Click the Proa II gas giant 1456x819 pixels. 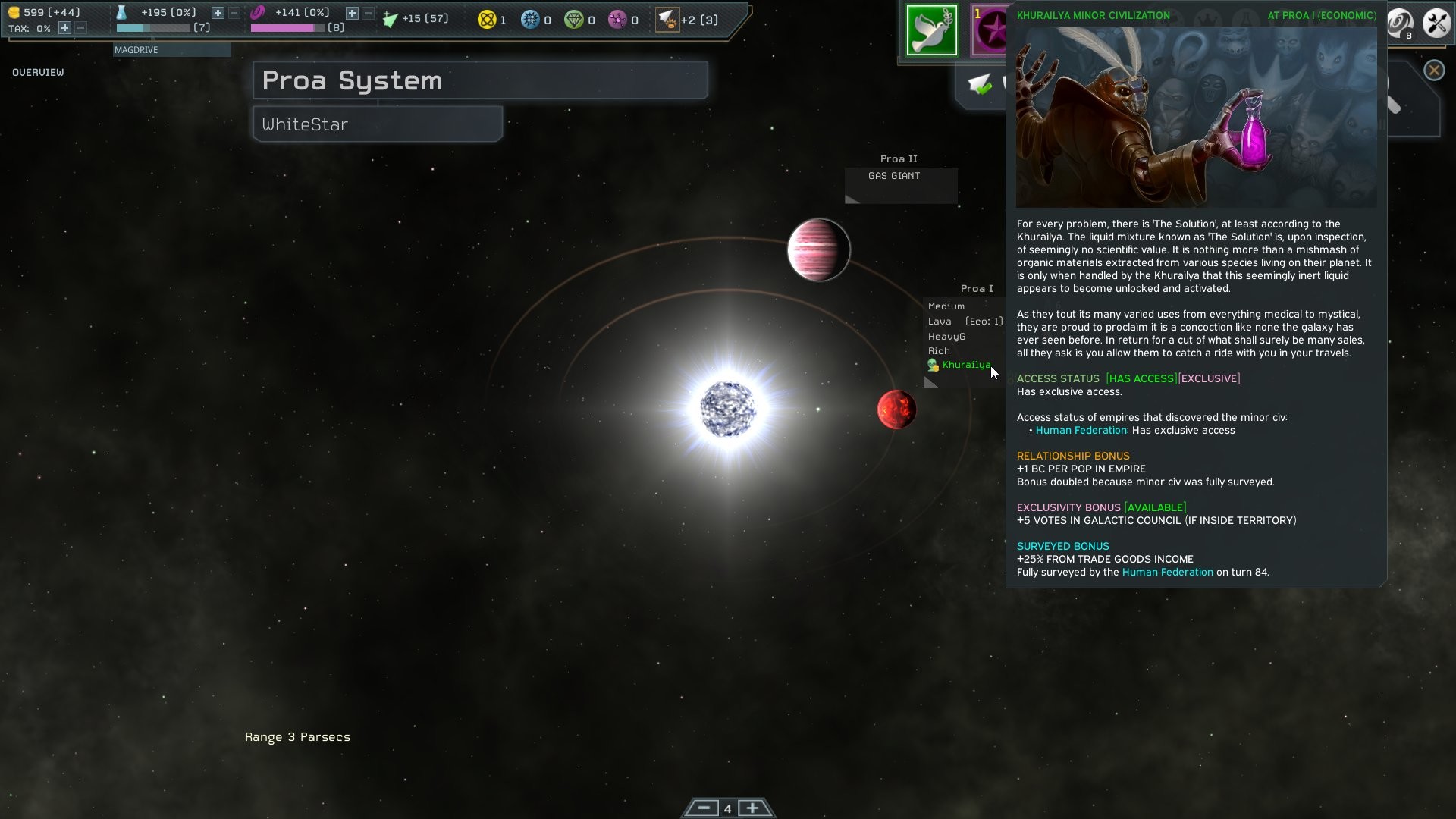tap(818, 250)
